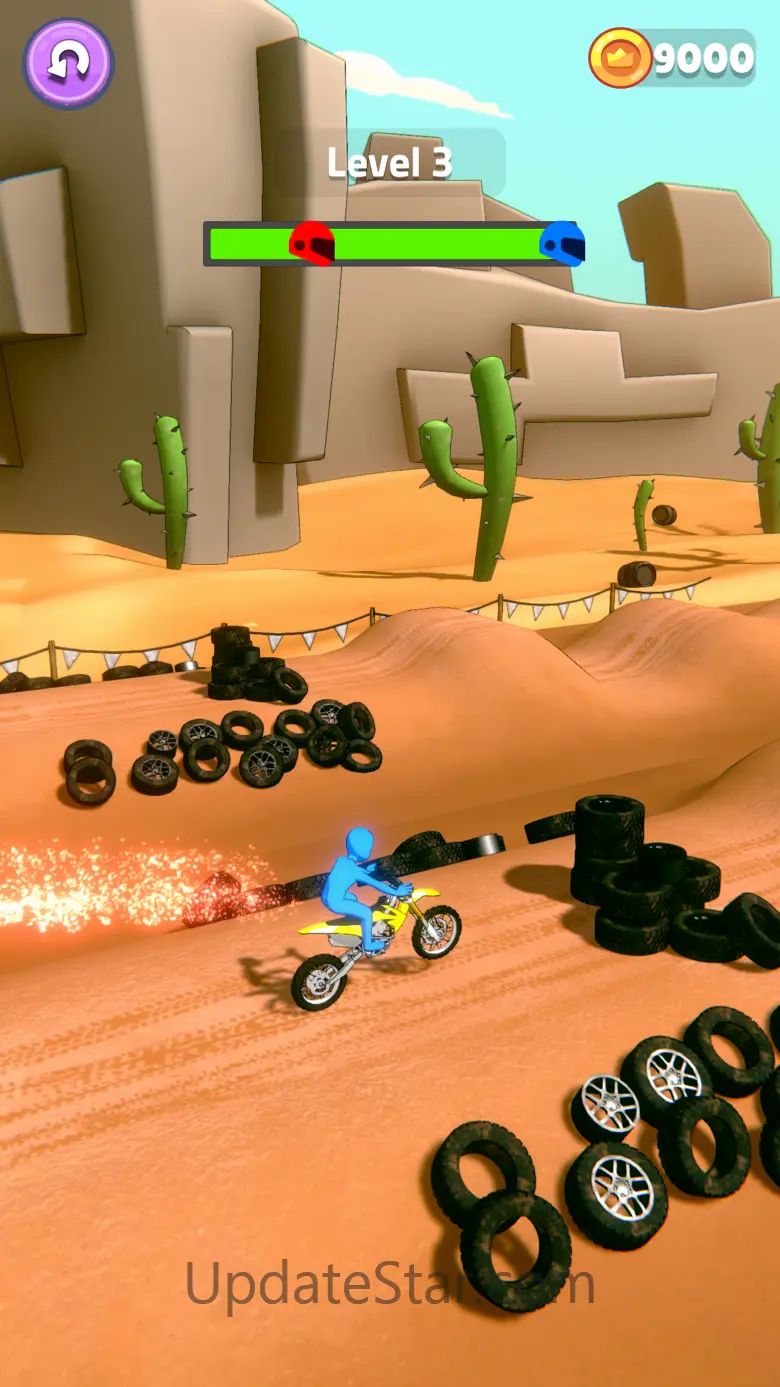
Task: Click the purple restart arrow button
Action: pos(68,62)
